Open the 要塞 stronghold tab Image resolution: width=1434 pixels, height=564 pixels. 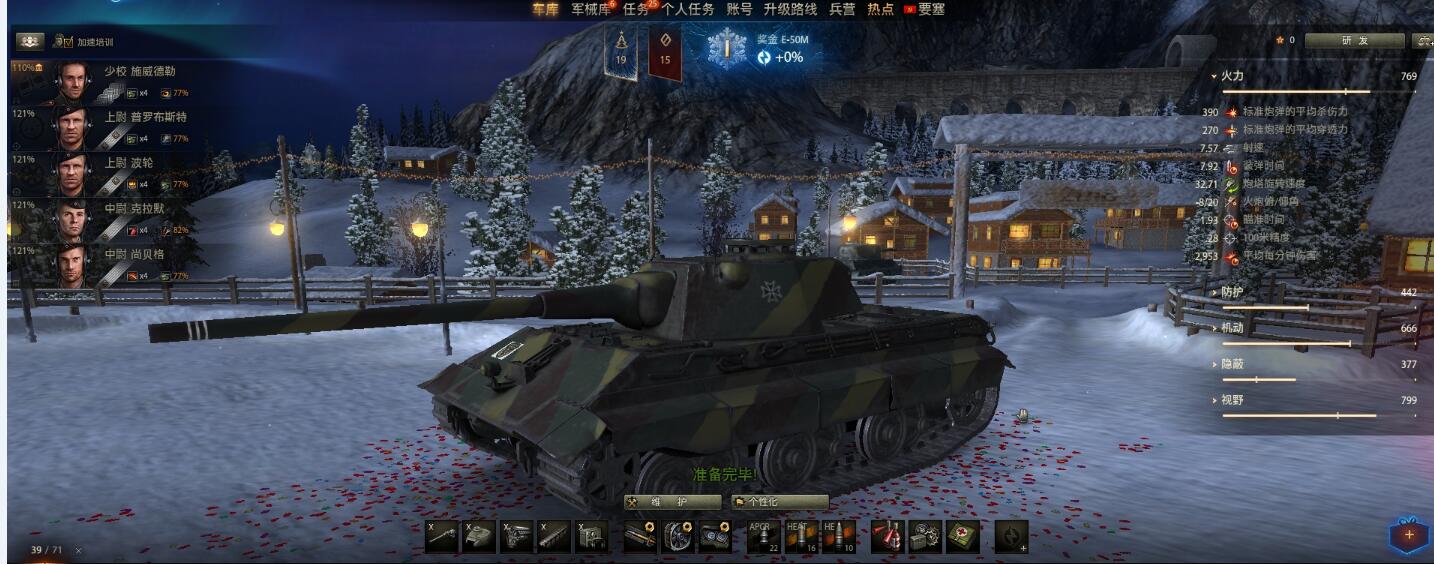(x=931, y=9)
